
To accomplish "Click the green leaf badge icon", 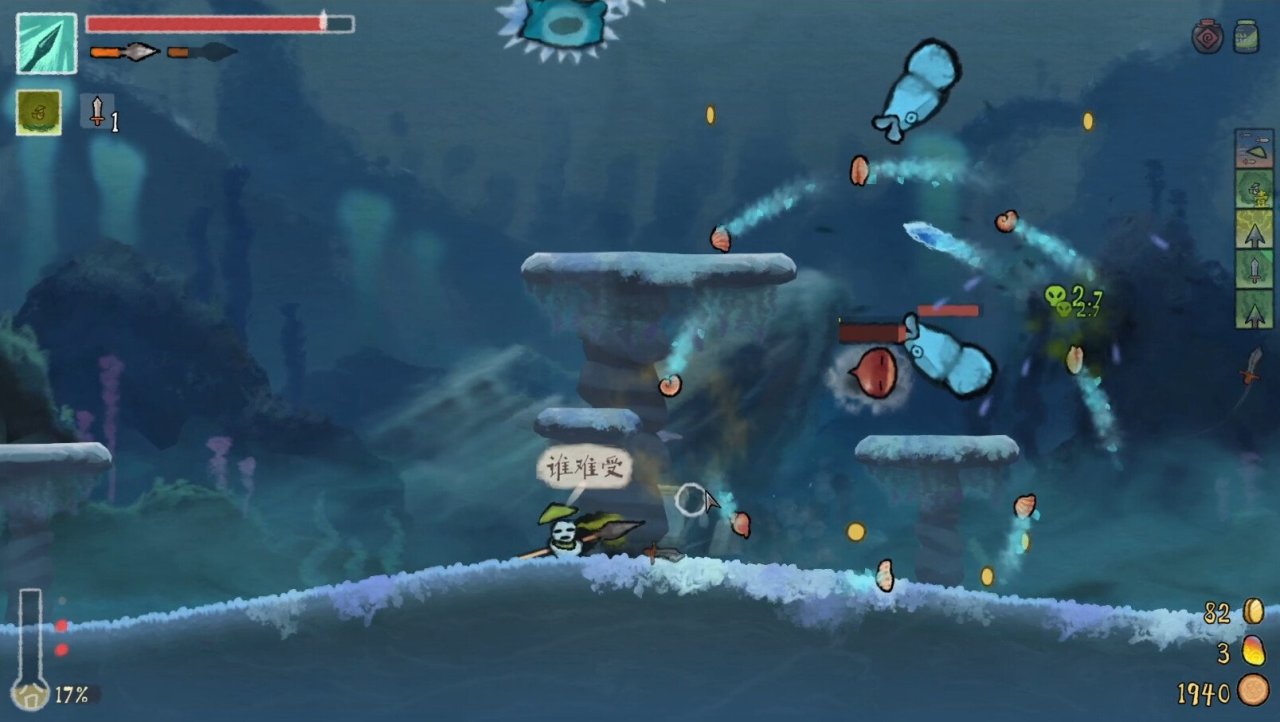I will coord(40,112).
